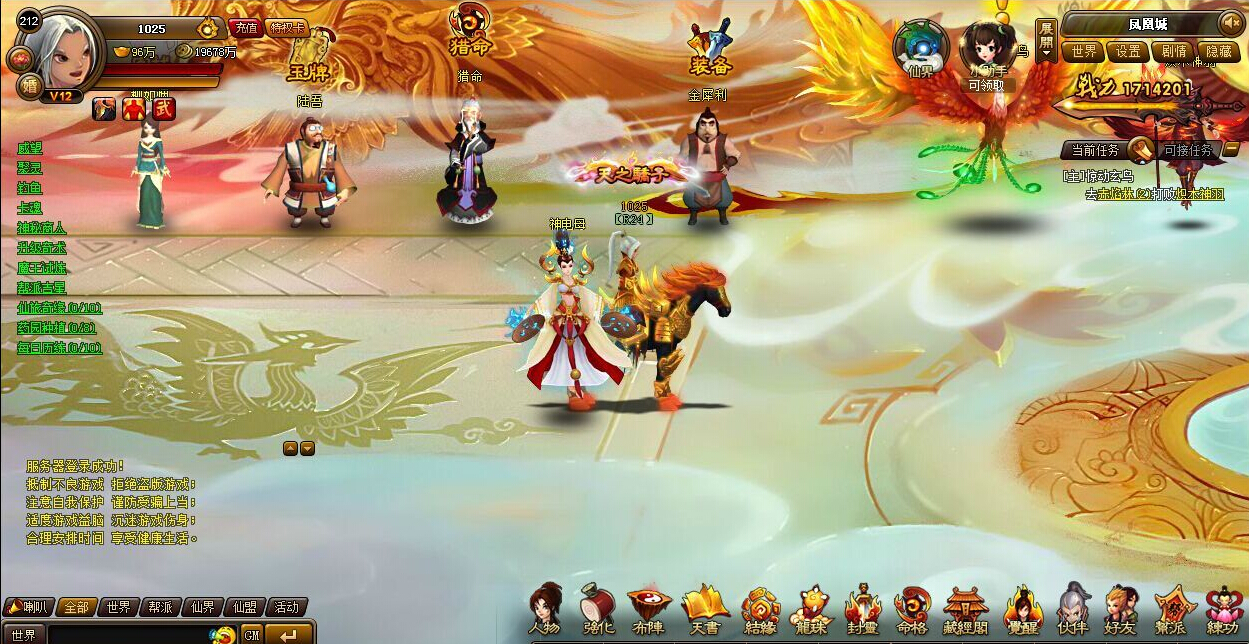The image size is (1249, 644).
Task: Expand the 展開 dropdown
Action: (1045, 40)
